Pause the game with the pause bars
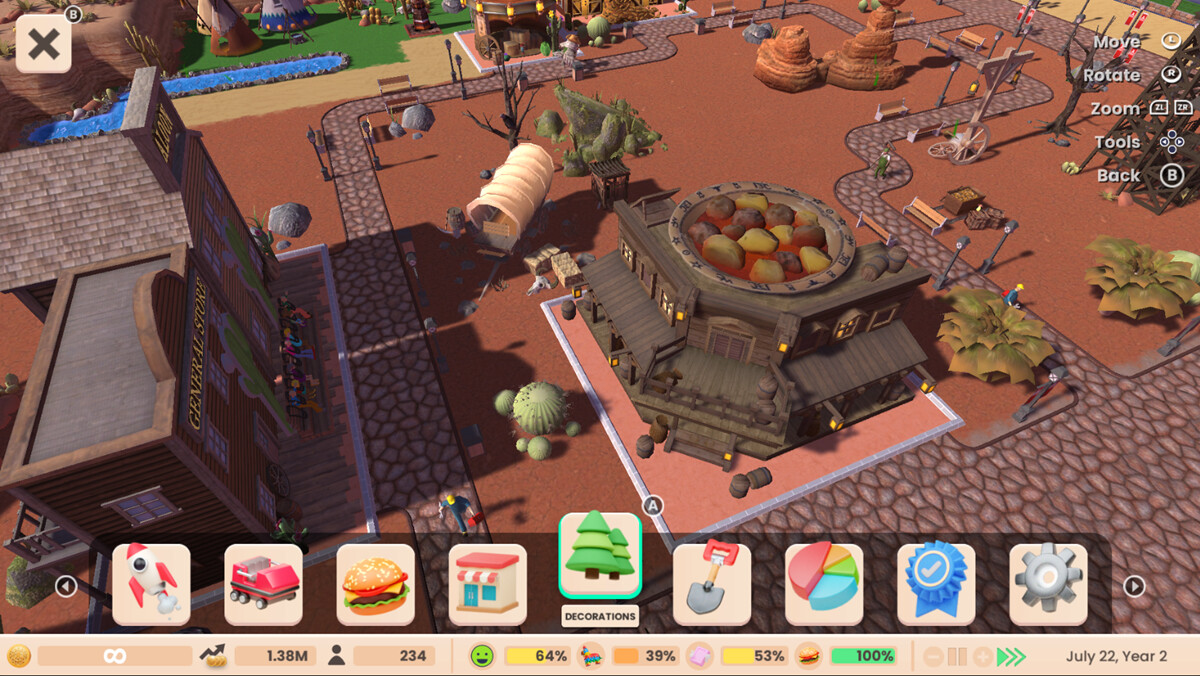Screen dimensions: 1200x676 [x=957, y=657]
